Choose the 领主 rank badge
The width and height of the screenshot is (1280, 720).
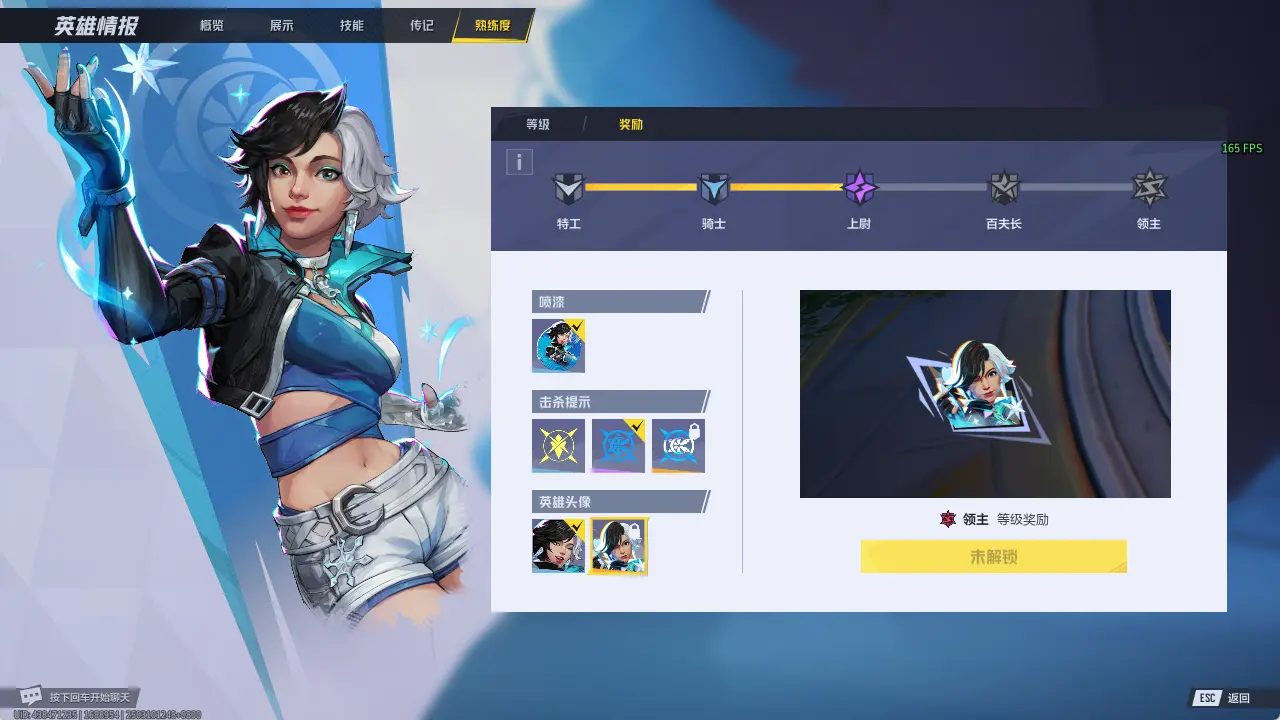tap(1149, 187)
